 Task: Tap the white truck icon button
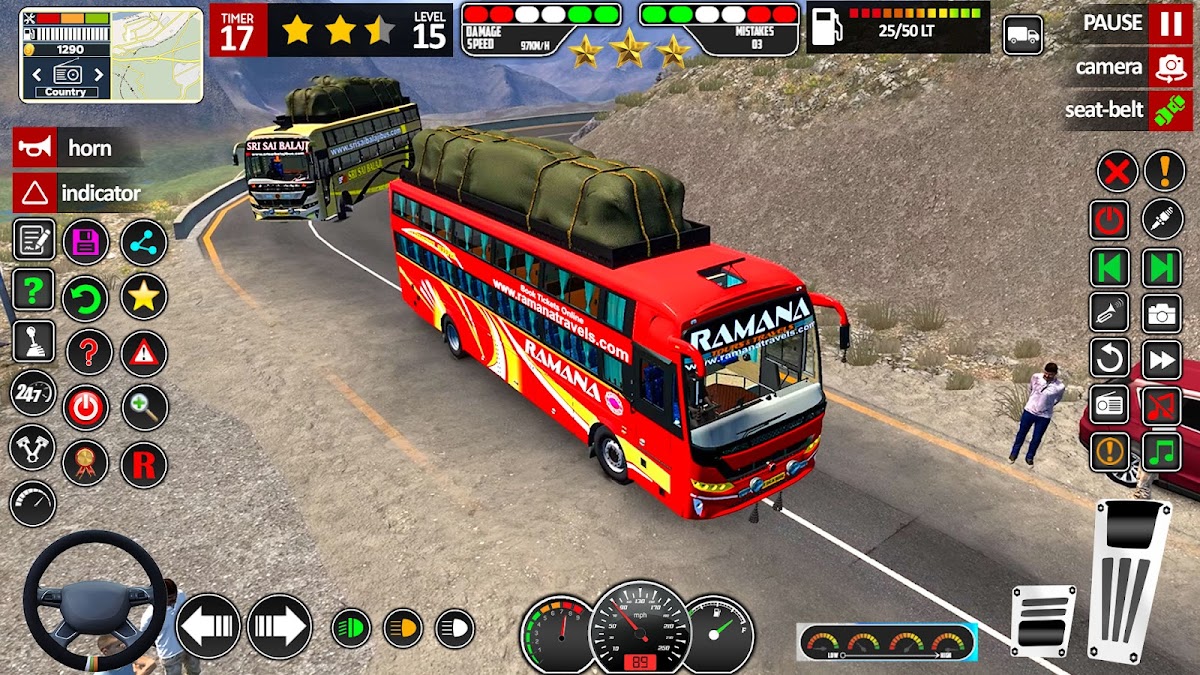tap(1023, 36)
